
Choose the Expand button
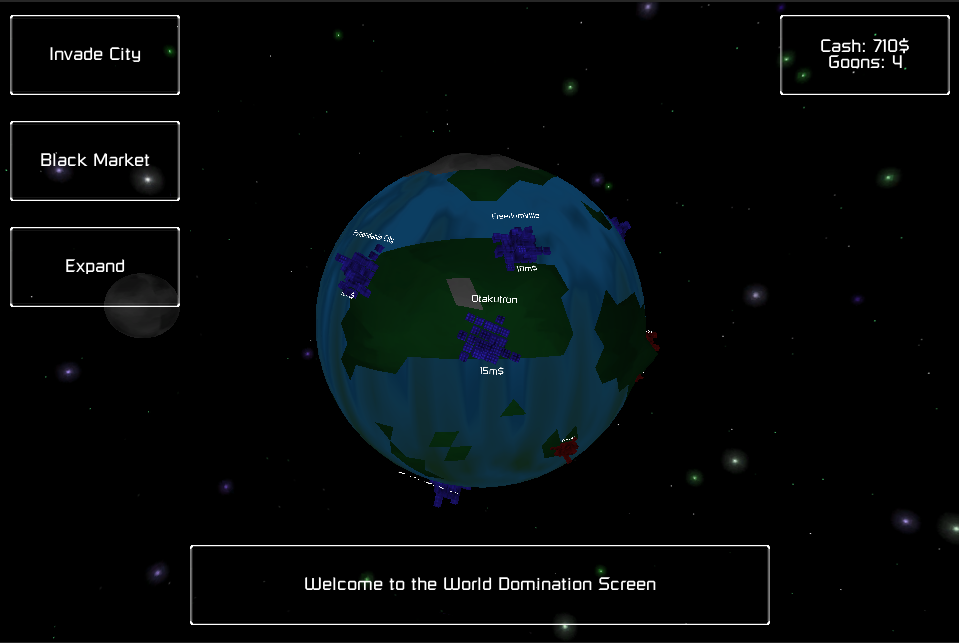pyautogui.click(x=95, y=267)
